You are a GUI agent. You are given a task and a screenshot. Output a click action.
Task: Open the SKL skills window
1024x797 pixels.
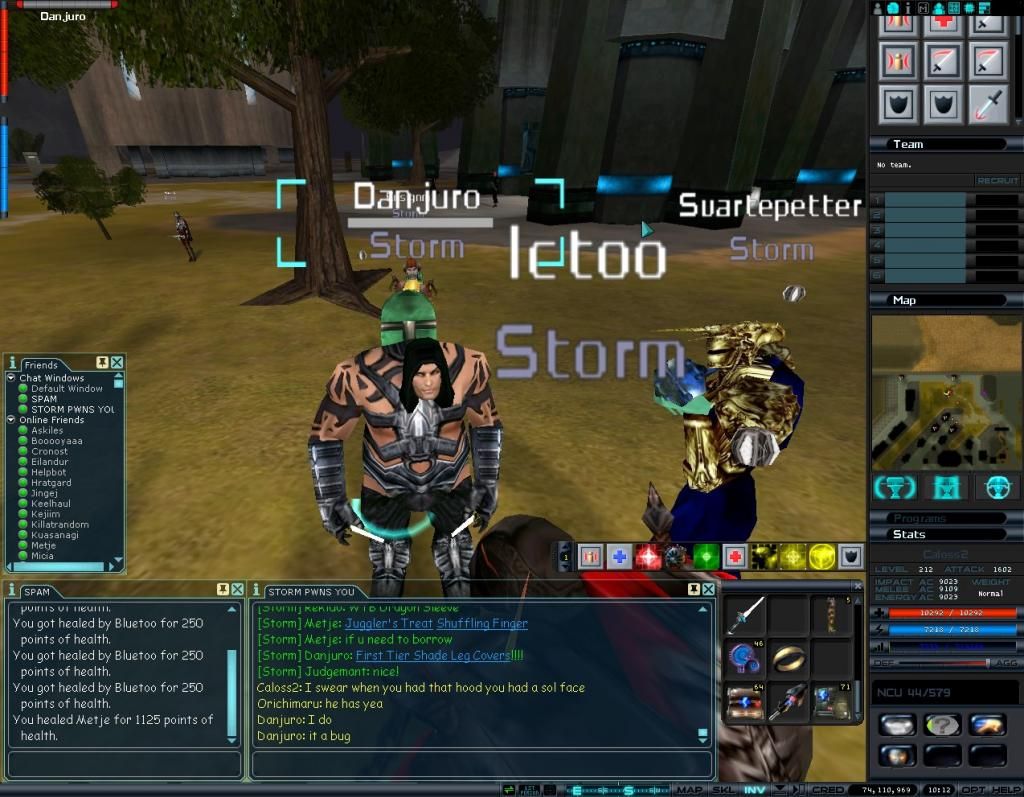(722, 790)
